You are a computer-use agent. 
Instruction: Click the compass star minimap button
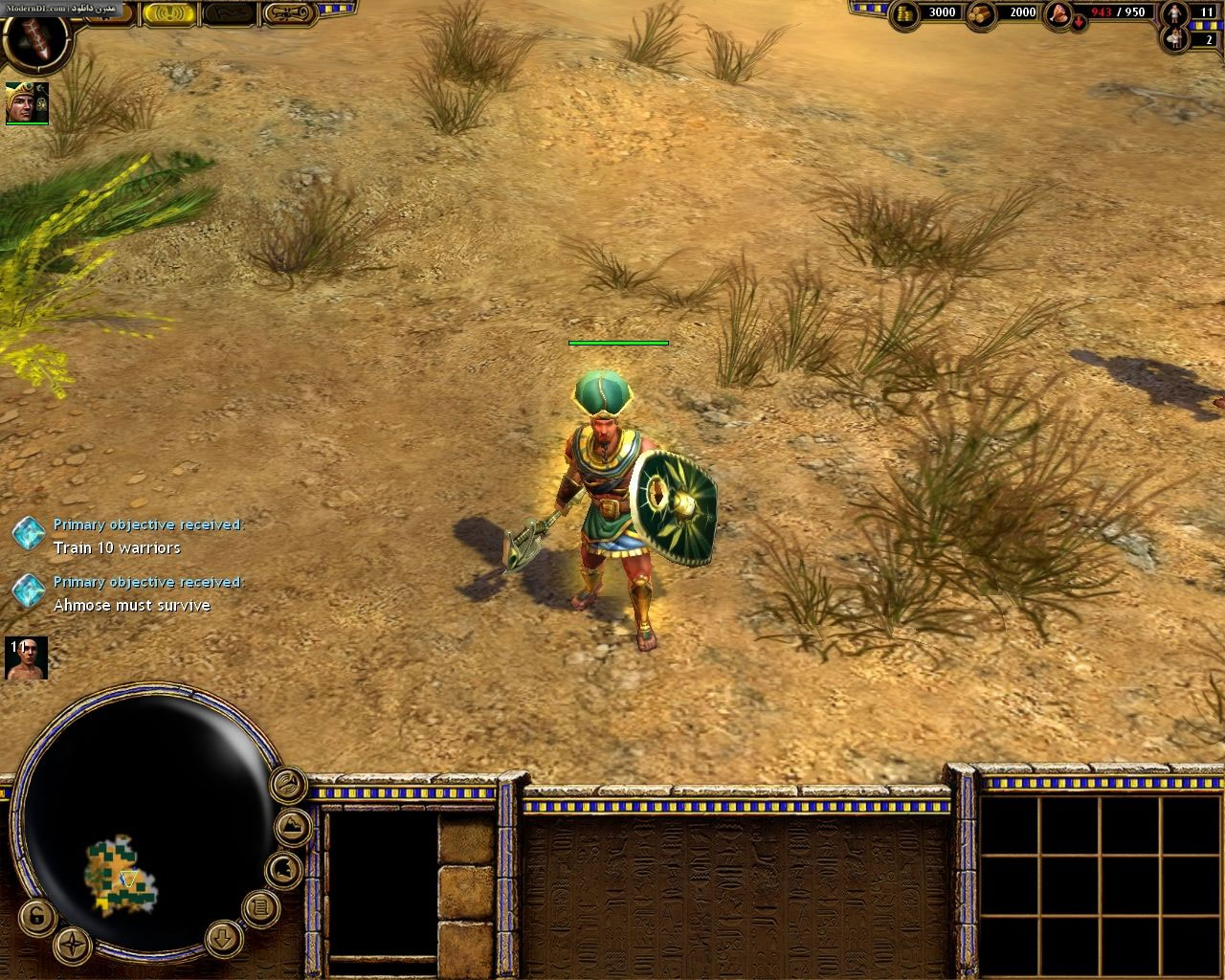click(73, 947)
